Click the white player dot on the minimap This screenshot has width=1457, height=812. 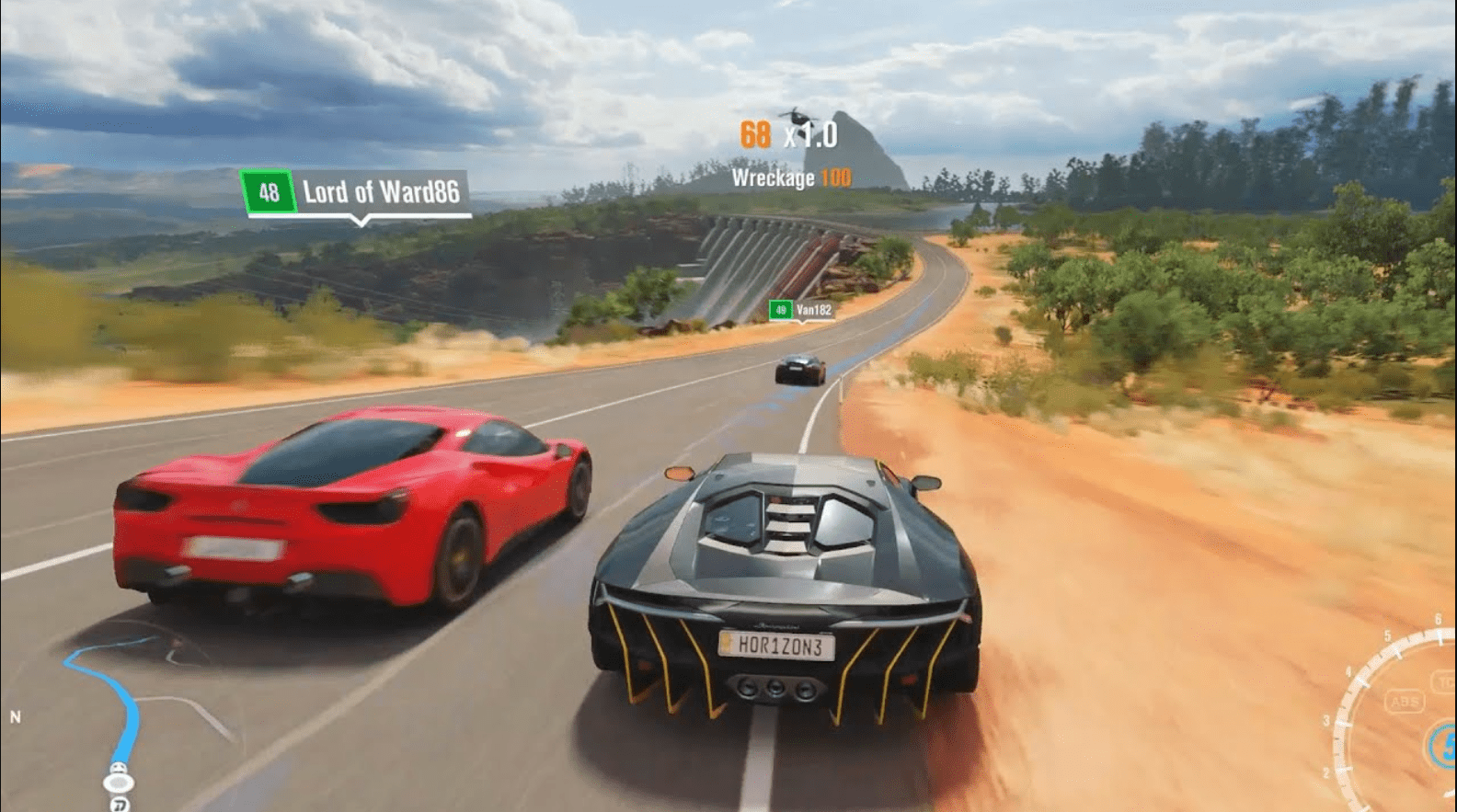pos(118,782)
